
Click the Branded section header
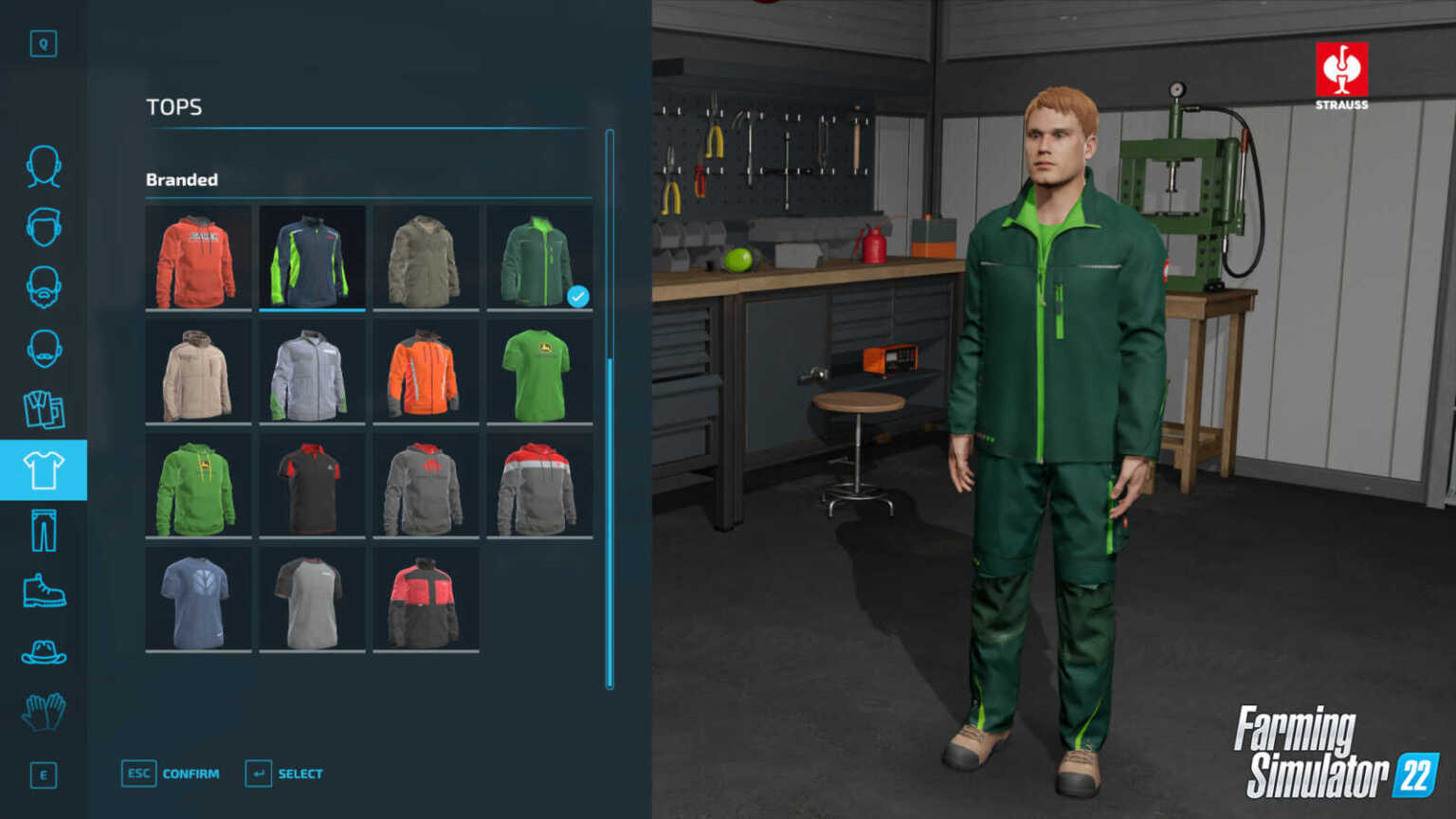[182, 179]
